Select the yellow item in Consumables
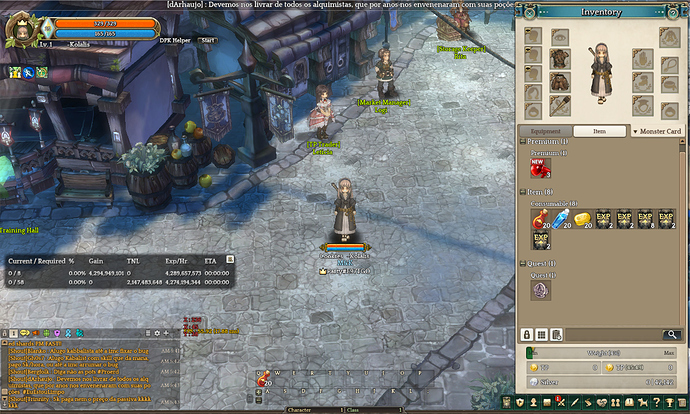Viewport: 690px width, 414px height. pyautogui.click(x=582, y=219)
